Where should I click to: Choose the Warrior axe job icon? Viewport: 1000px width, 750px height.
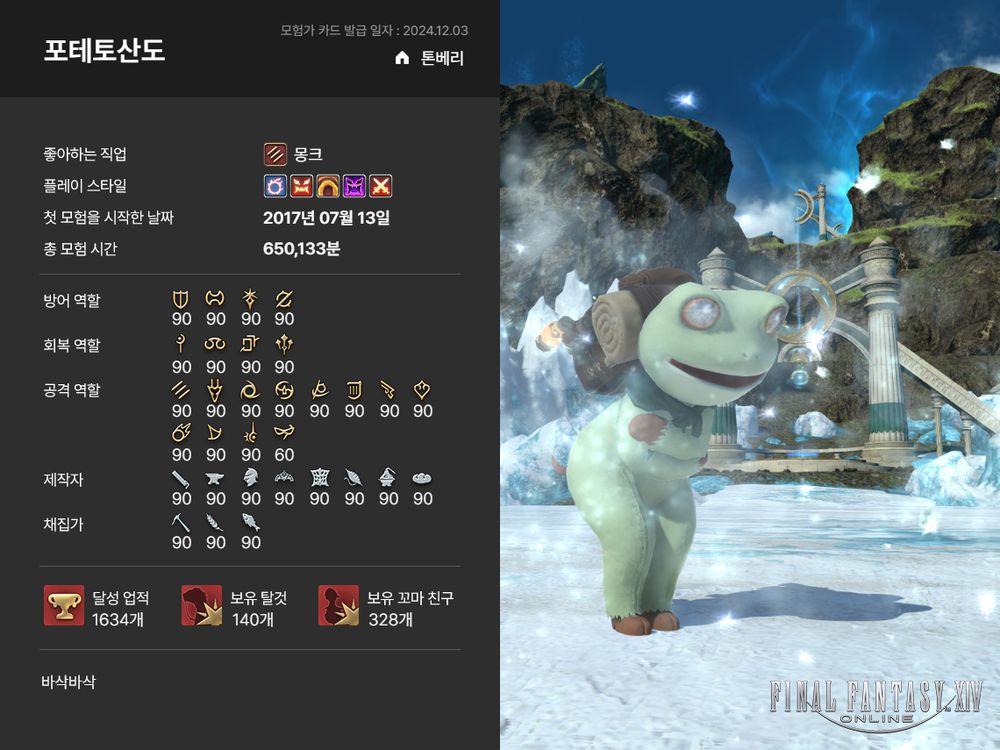click(215, 298)
